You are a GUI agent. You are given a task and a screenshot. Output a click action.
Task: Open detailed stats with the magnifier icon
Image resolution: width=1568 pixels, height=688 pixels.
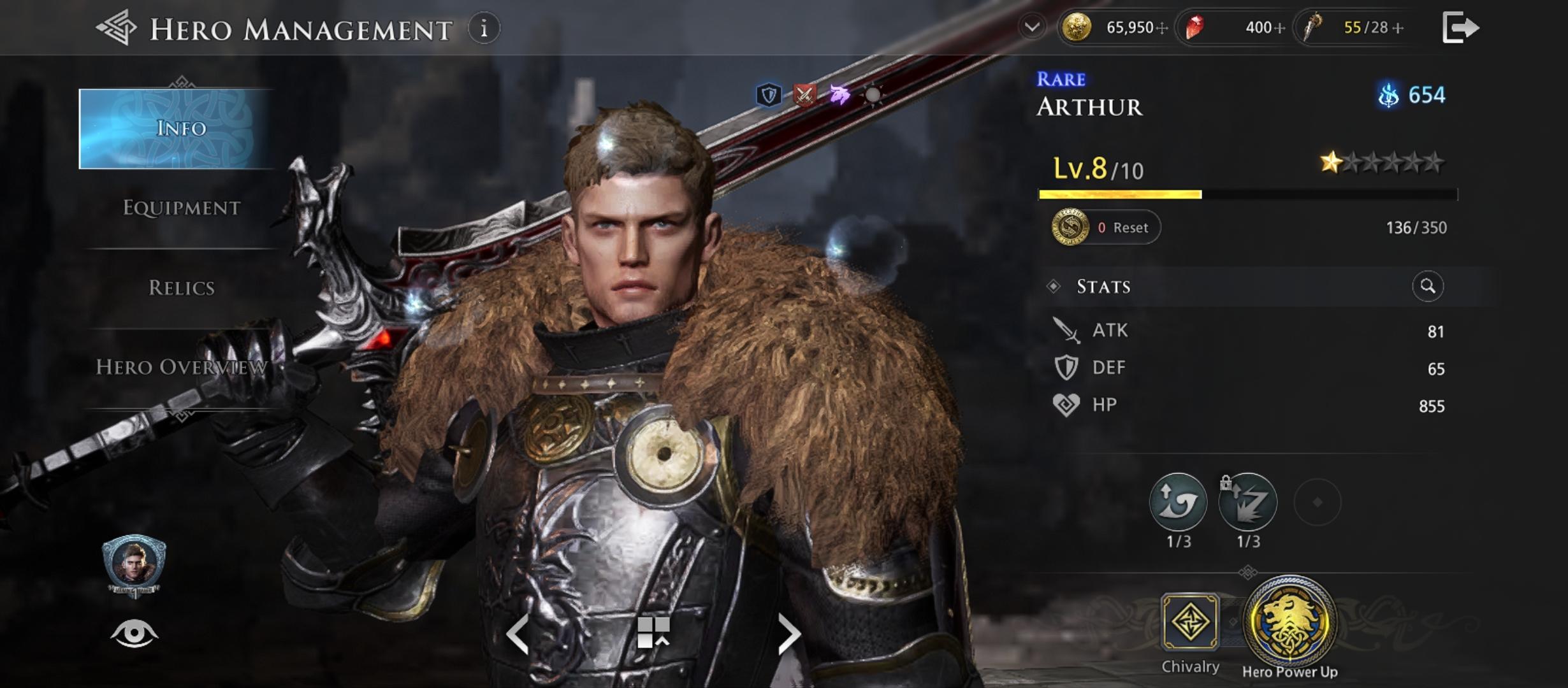(1428, 287)
